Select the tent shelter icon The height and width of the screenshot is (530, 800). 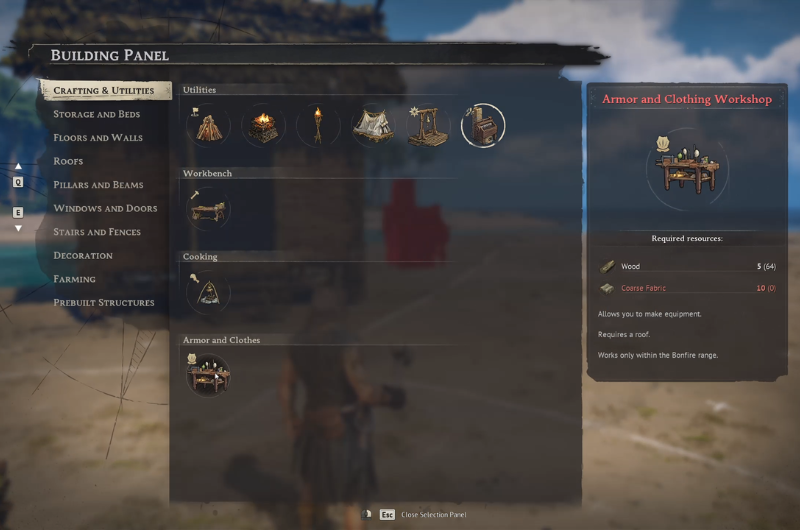coord(373,125)
